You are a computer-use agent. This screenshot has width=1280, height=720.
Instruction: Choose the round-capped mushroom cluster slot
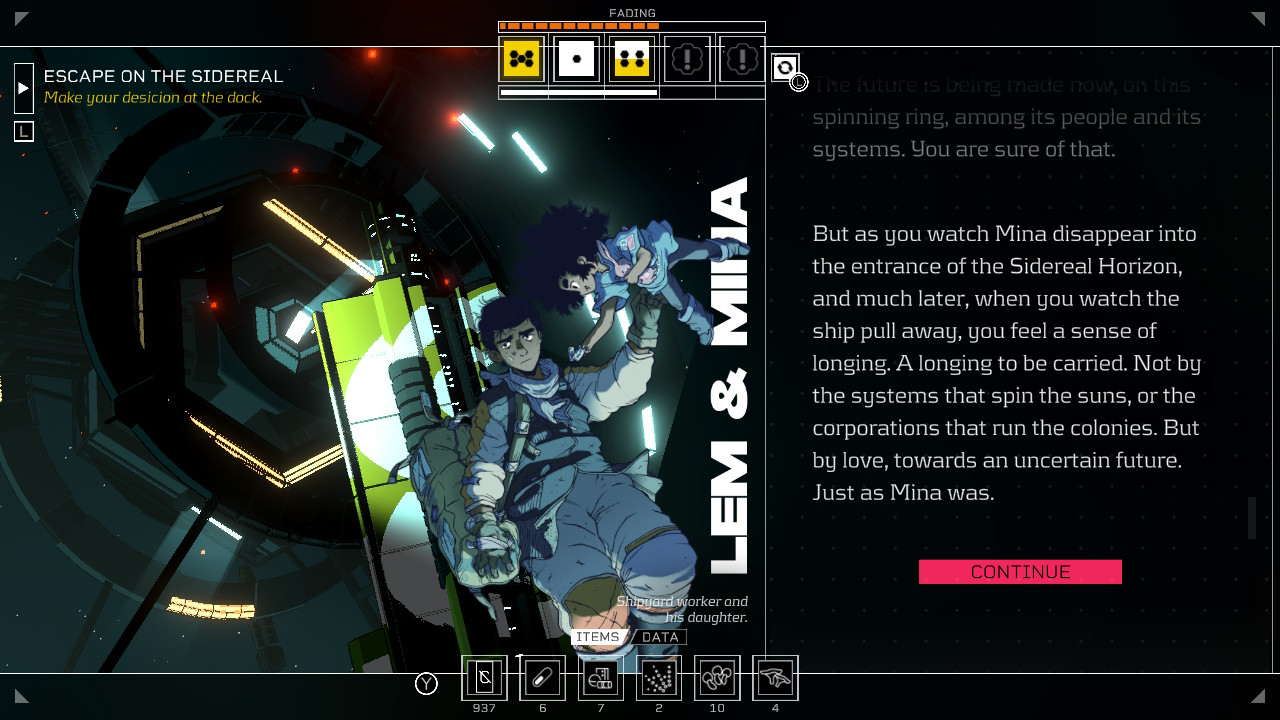717,679
